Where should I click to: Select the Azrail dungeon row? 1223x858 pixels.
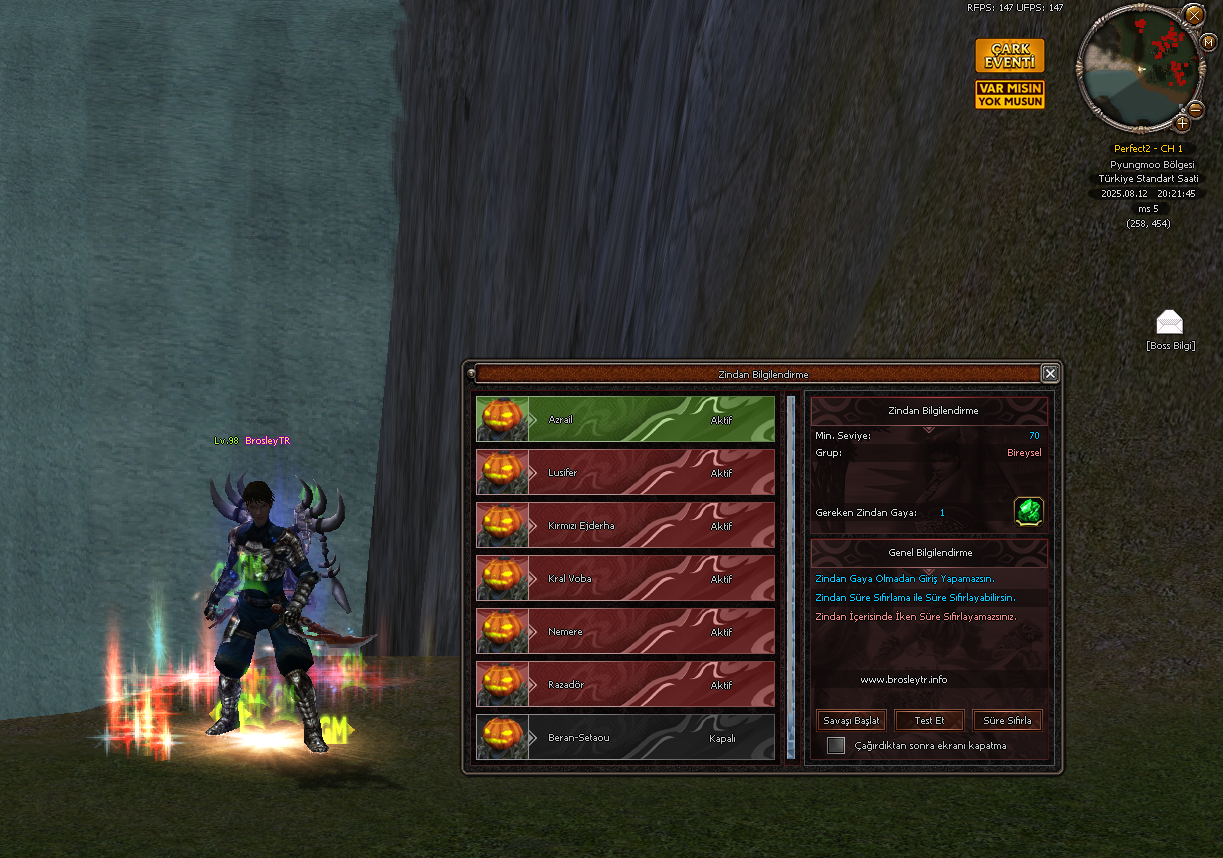(x=626, y=420)
